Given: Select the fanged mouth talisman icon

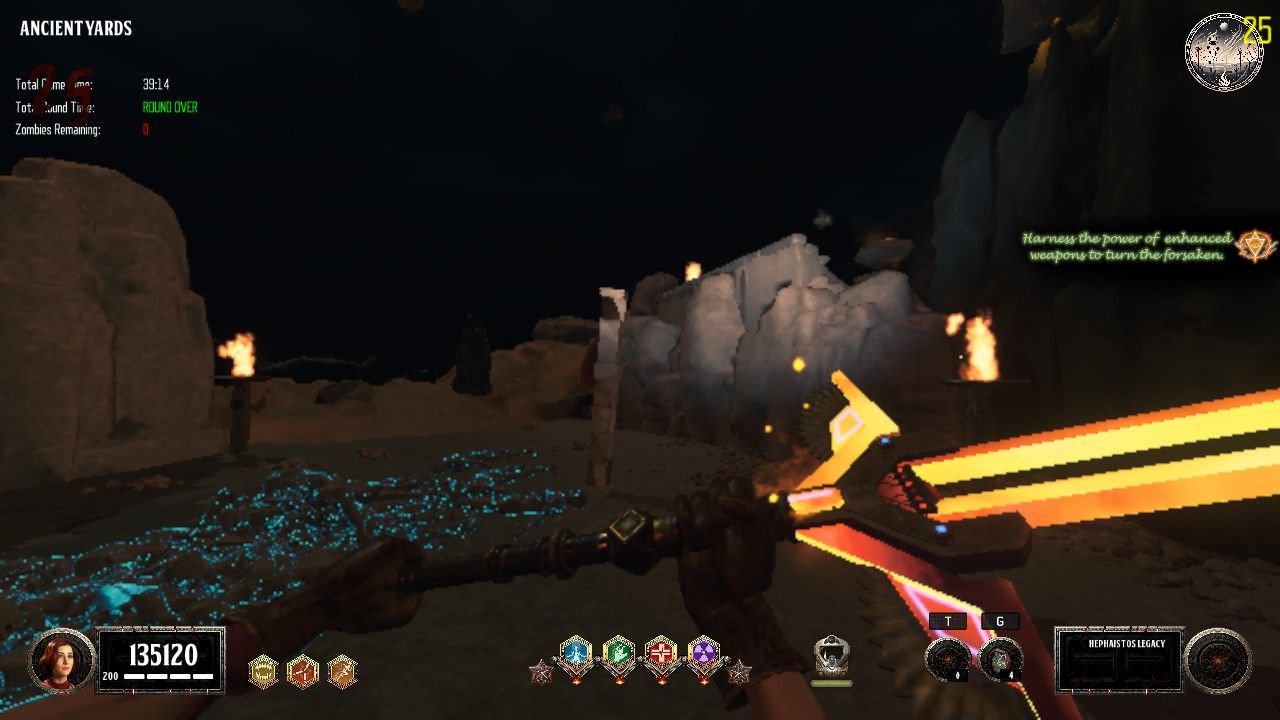Looking at the screenshot, I should [x=263, y=670].
